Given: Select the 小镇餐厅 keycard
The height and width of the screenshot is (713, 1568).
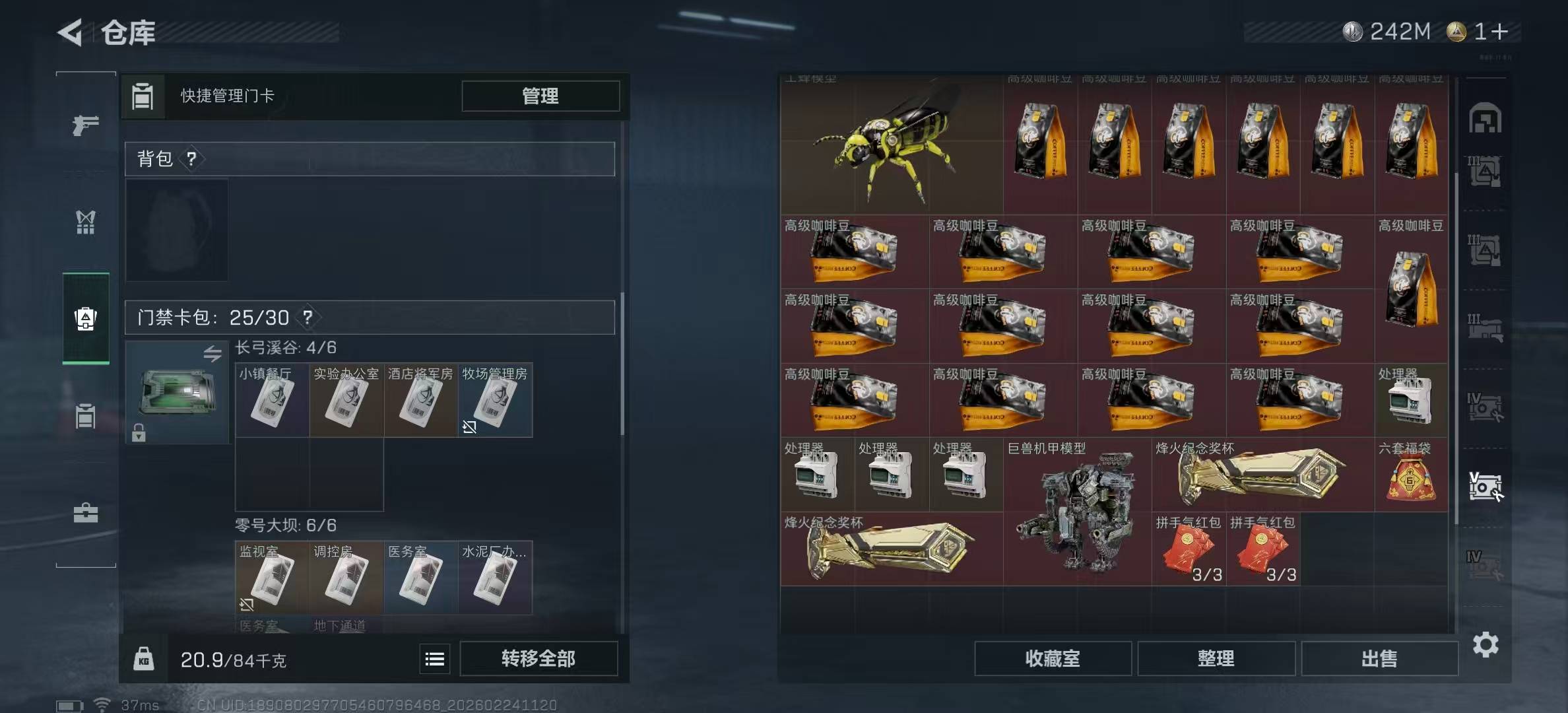Looking at the screenshot, I should (x=272, y=401).
